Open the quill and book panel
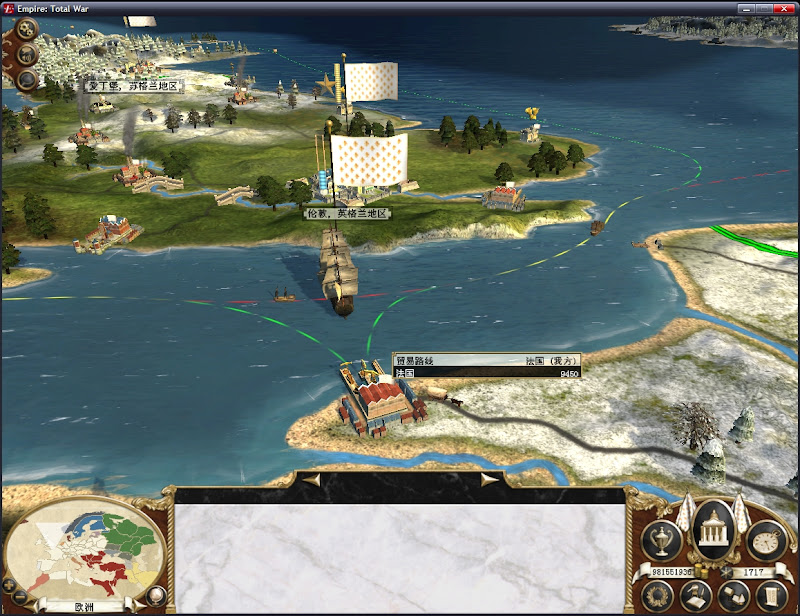The height and width of the screenshot is (616, 800). click(x=695, y=597)
